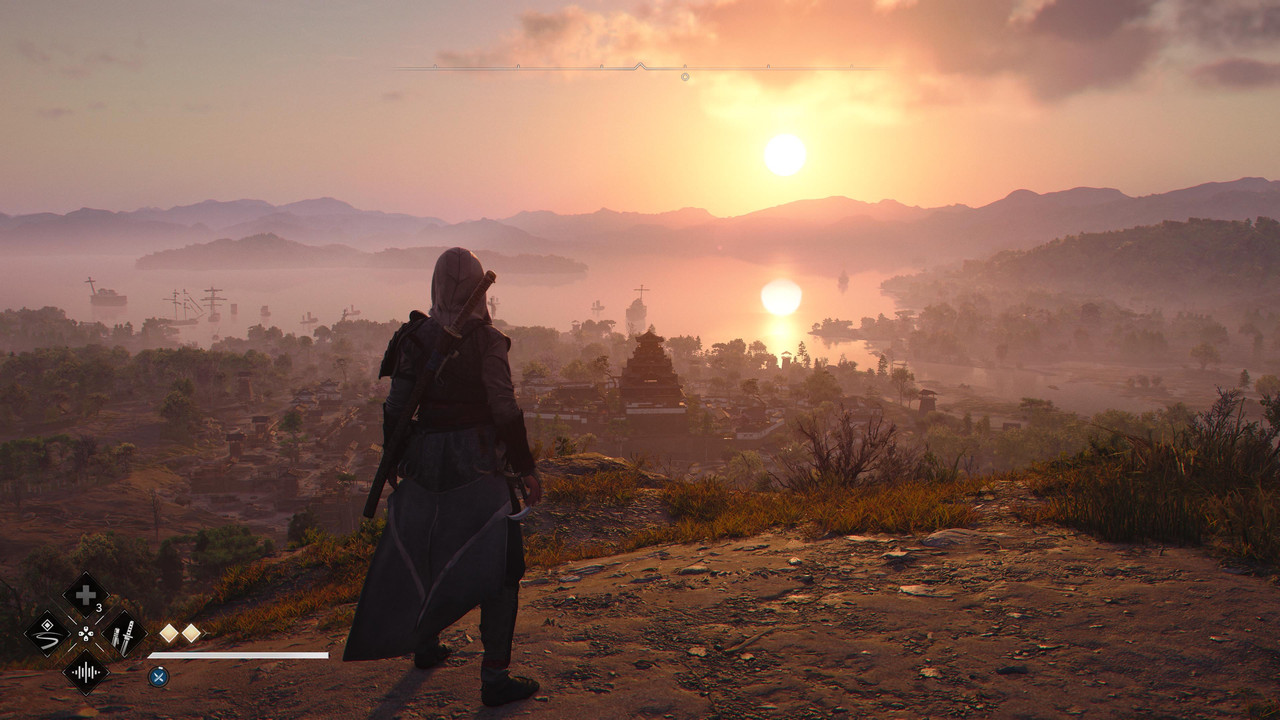Select the winding path diamond icon
1280x720 pixels.
pos(47,633)
